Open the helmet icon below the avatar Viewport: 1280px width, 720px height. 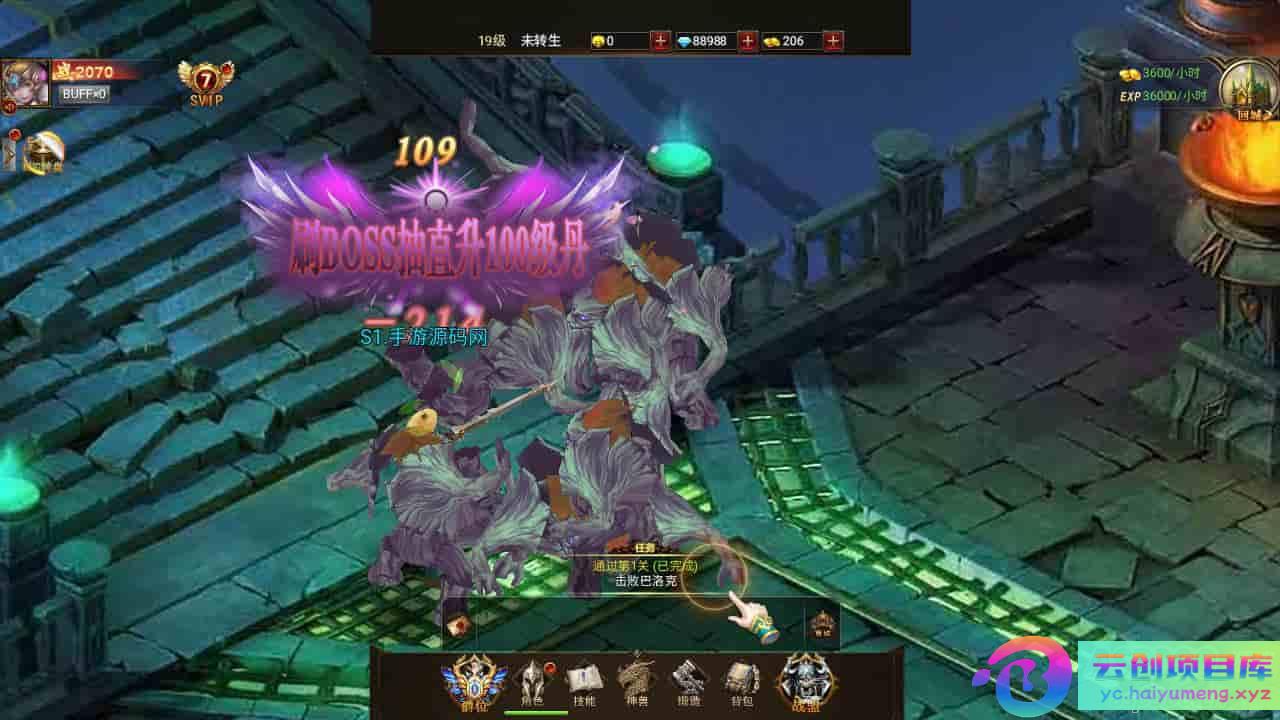[44, 153]
